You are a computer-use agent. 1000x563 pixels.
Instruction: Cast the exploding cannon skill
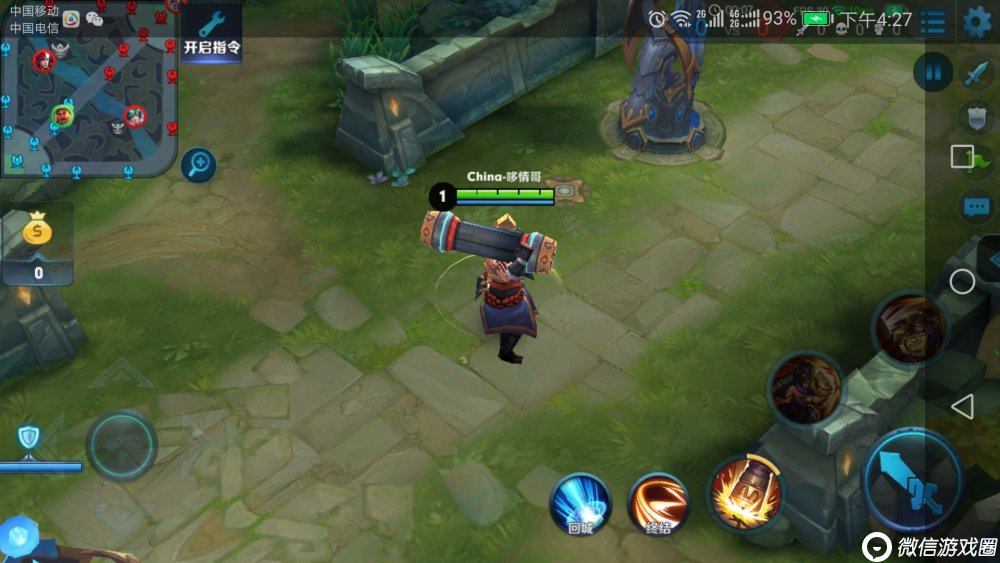coord(745,492)
